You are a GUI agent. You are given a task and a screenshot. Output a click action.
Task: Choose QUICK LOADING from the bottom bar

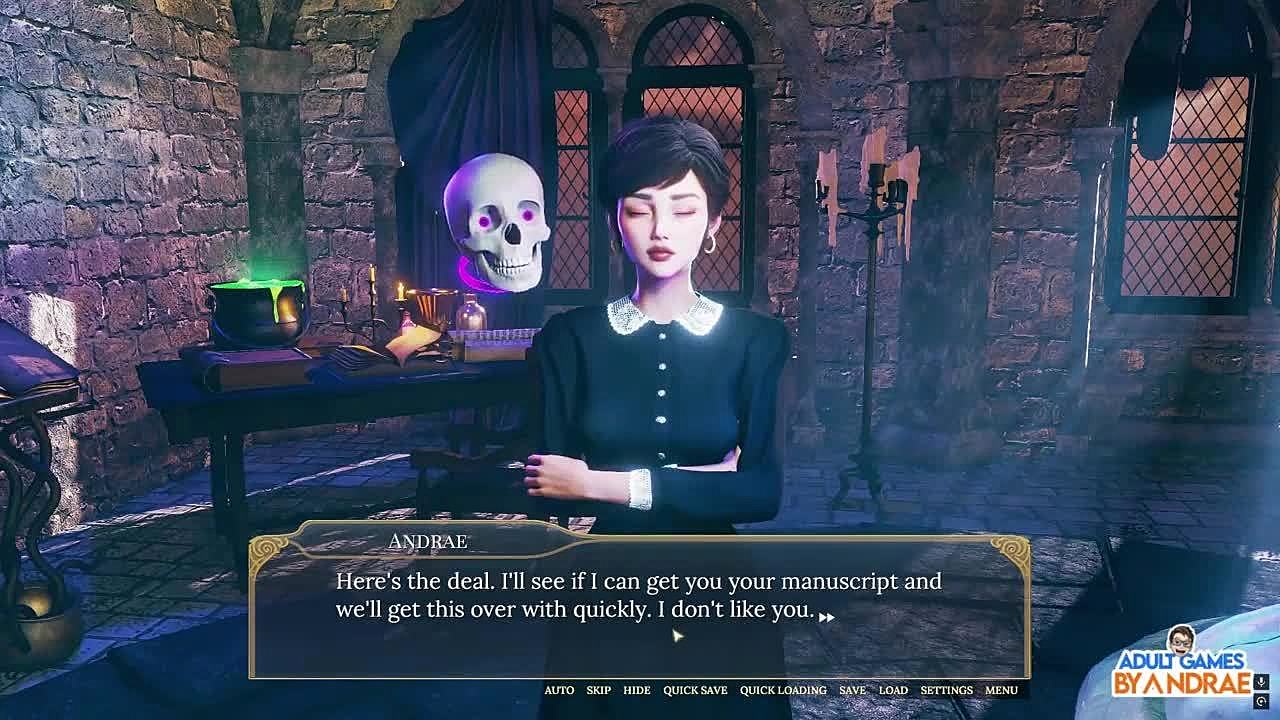(783, 690)
